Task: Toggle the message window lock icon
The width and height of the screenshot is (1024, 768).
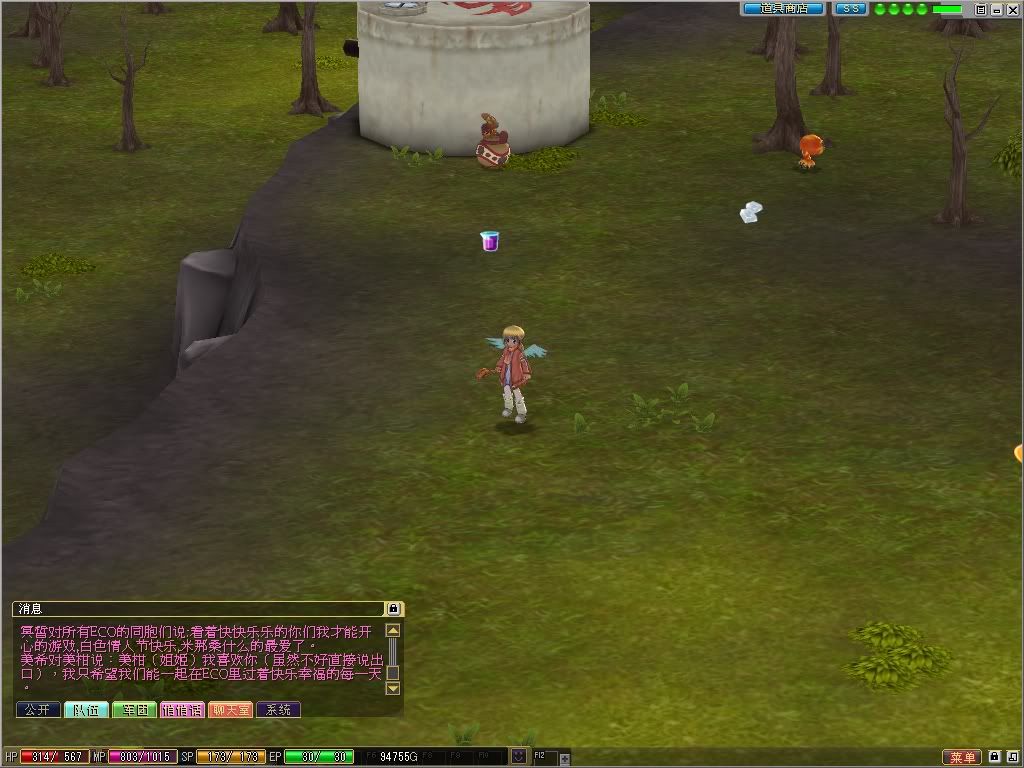Action: pos(394,608)
